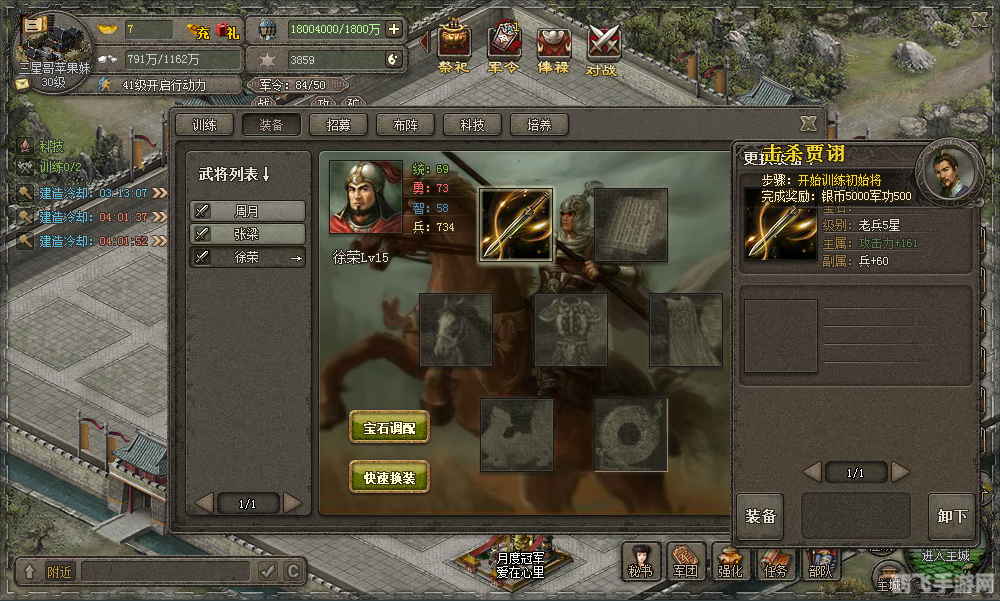Image resolution: width=1000 pixels, height=601 pixels.
Task: Switch to the 训练 tab
Action: pyautogui.click(x=205, y=125)
